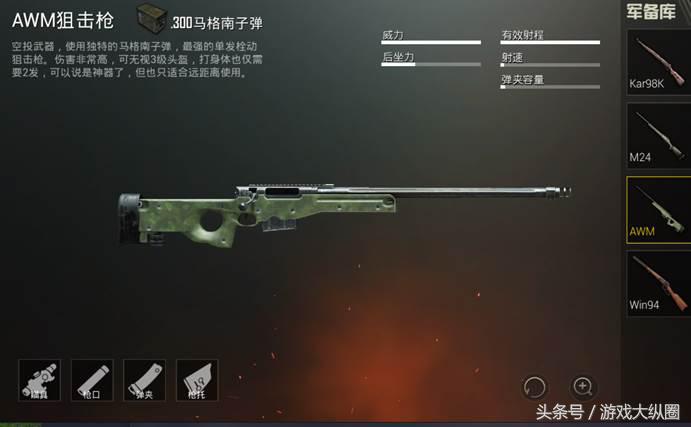Zoom in with the magnifier button
The width and height of the screenshot is (691, 427).
(583, 386)
